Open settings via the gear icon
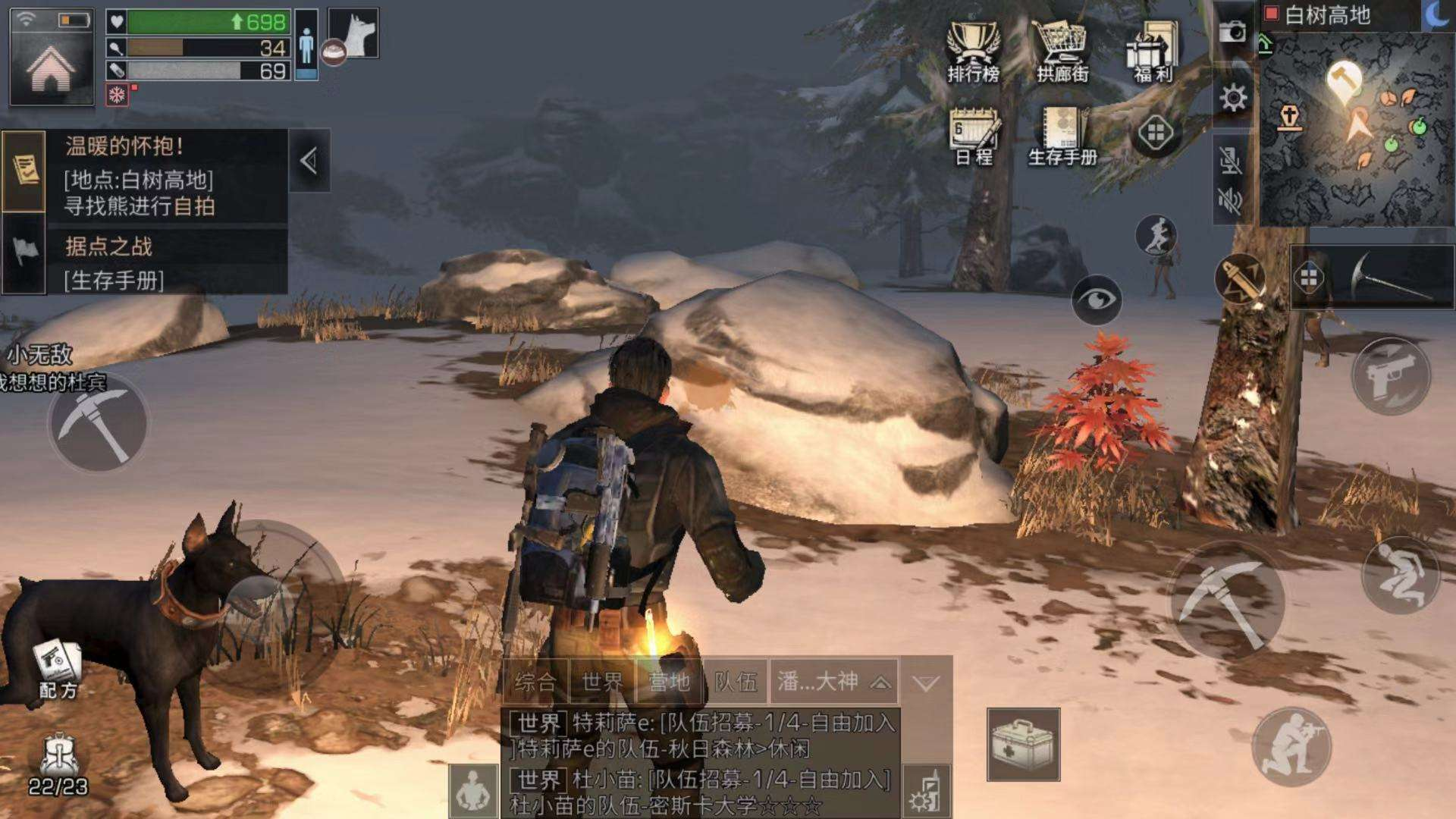1456x819 pixels. 1233,98
